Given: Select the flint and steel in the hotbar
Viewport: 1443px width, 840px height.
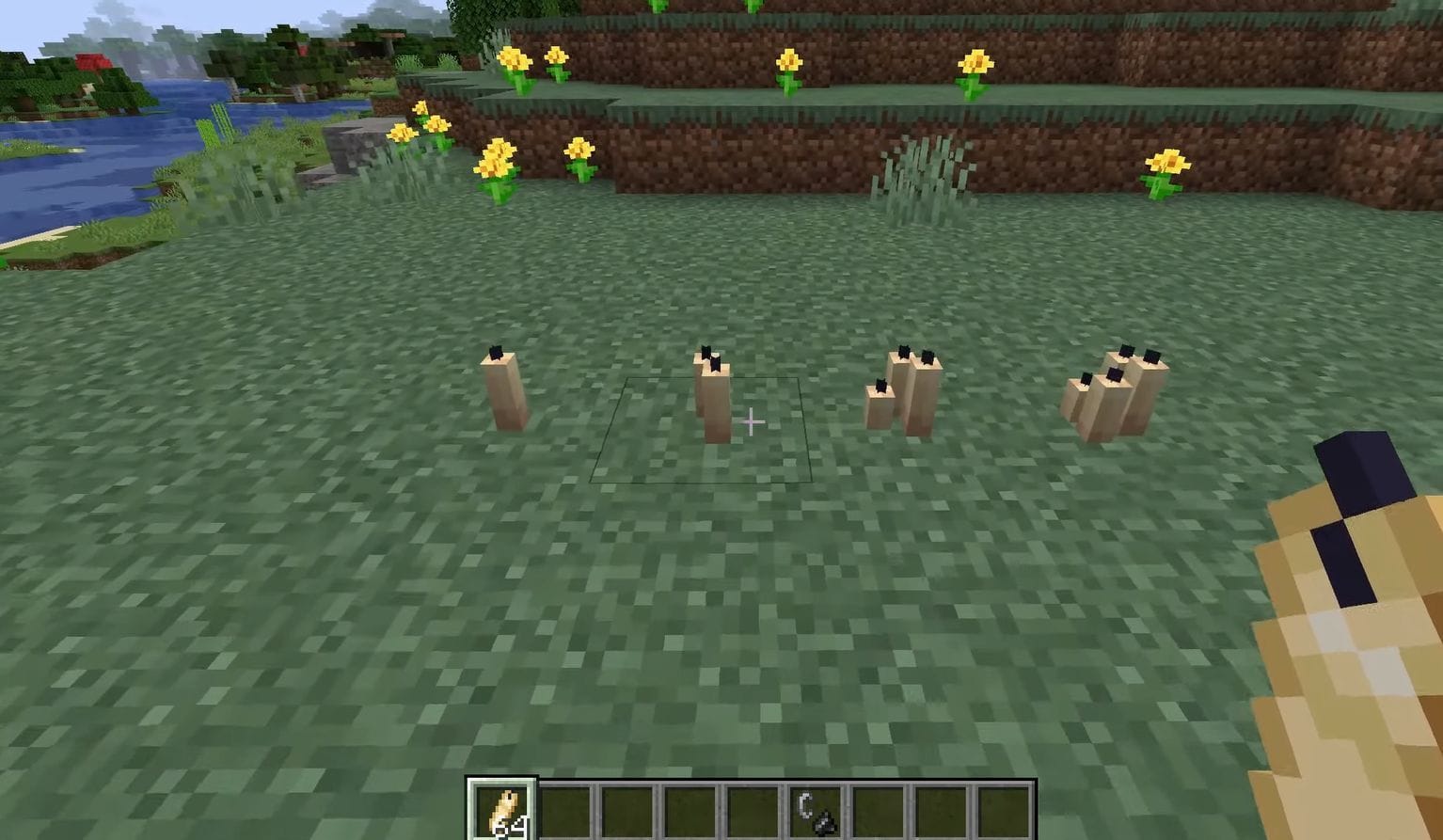Looking at the screenshot, I should [x=817, y=811].
